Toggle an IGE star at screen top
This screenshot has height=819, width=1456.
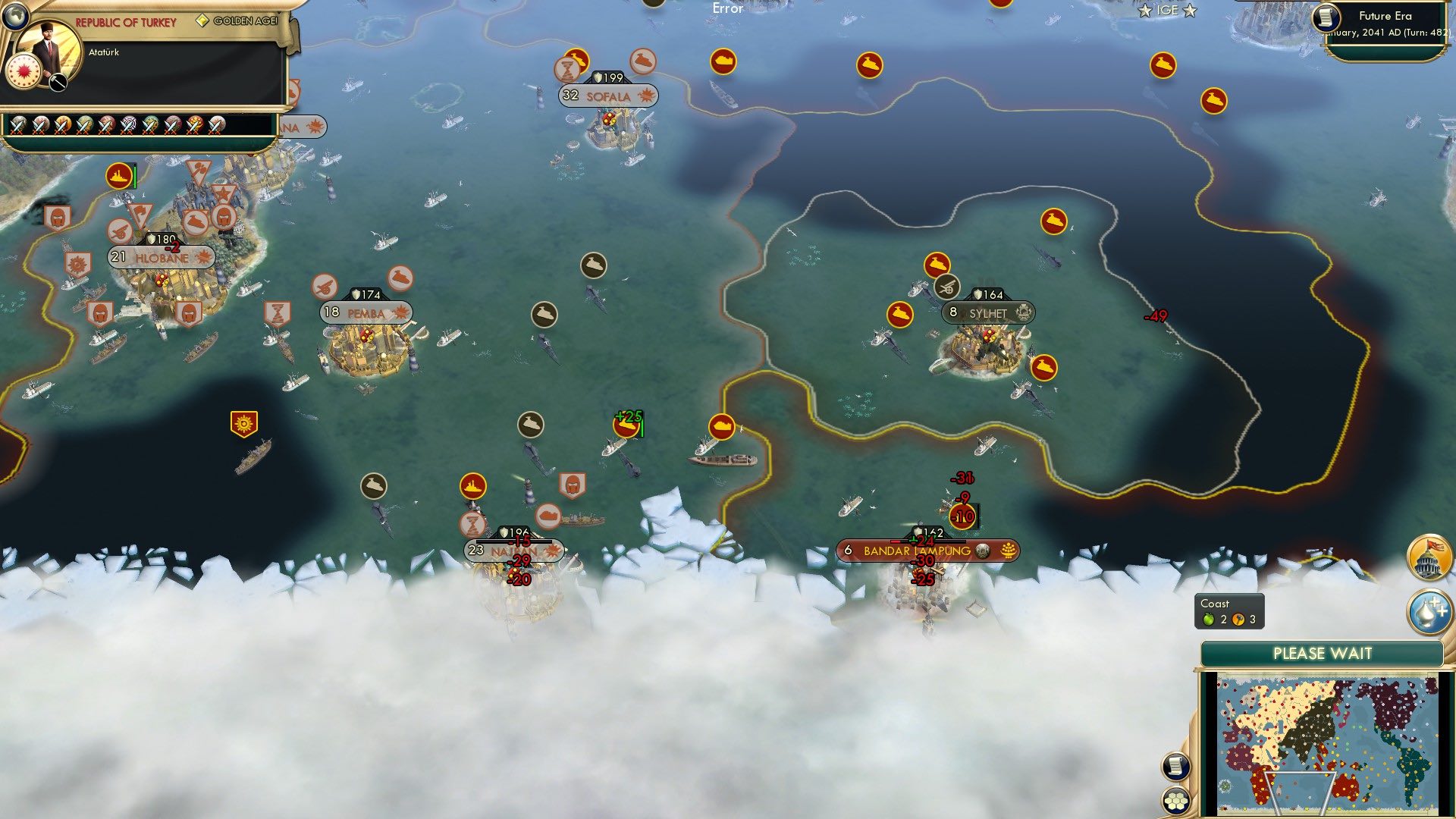coord(1145,10)
